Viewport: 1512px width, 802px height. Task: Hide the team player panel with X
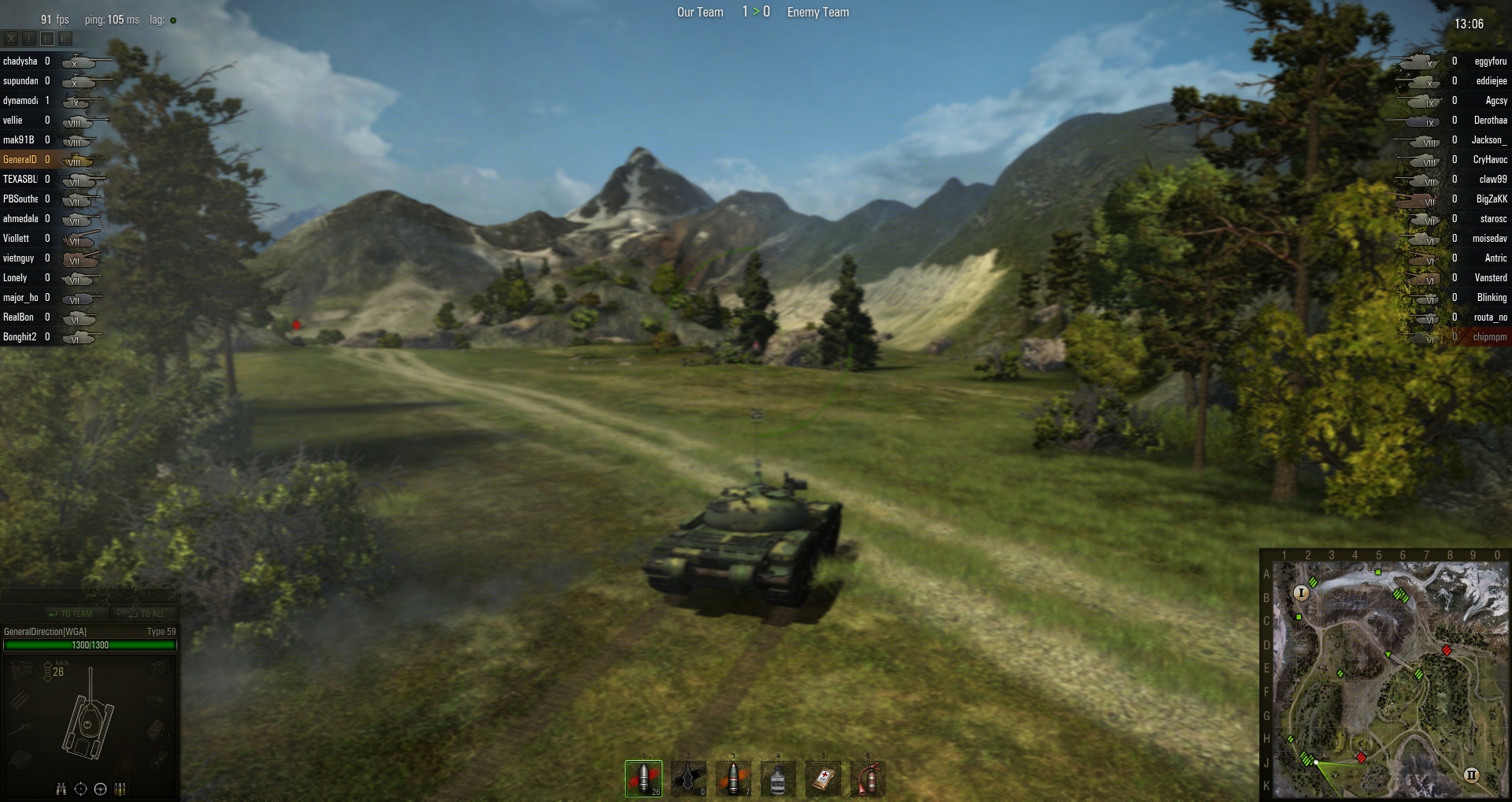tap(11, 38)
